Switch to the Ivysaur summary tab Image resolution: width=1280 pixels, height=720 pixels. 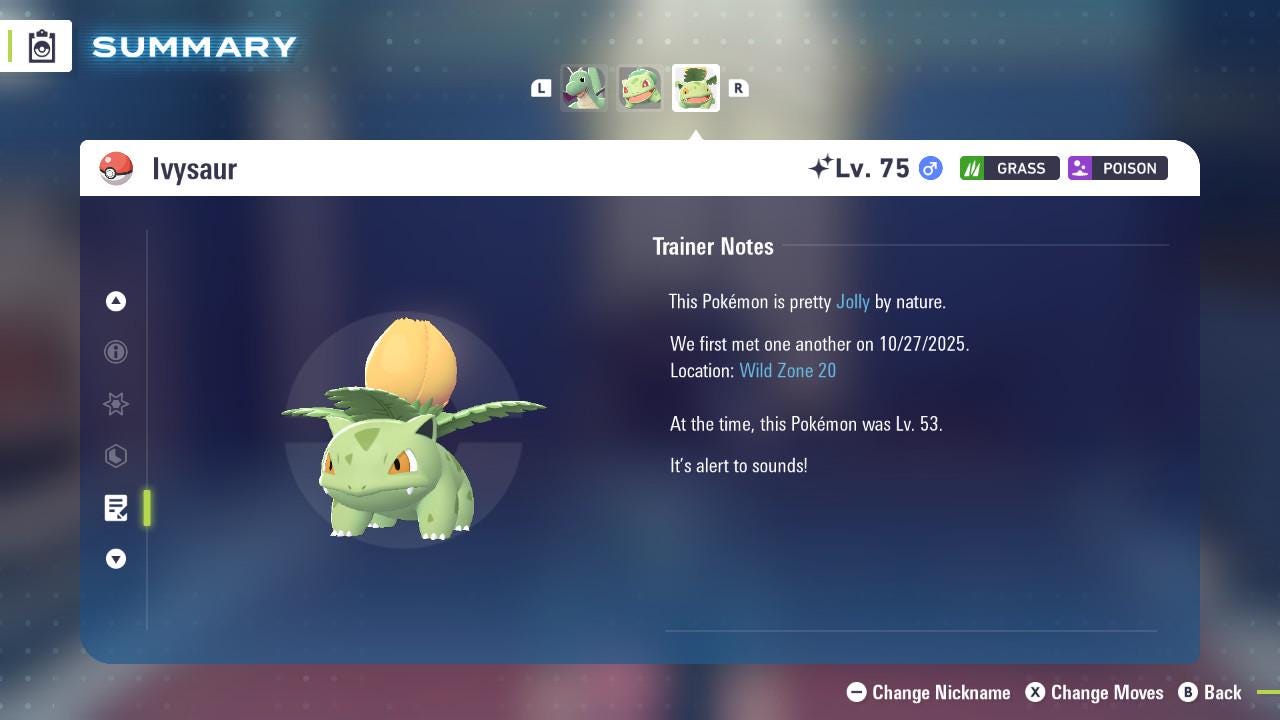[695, 88]
